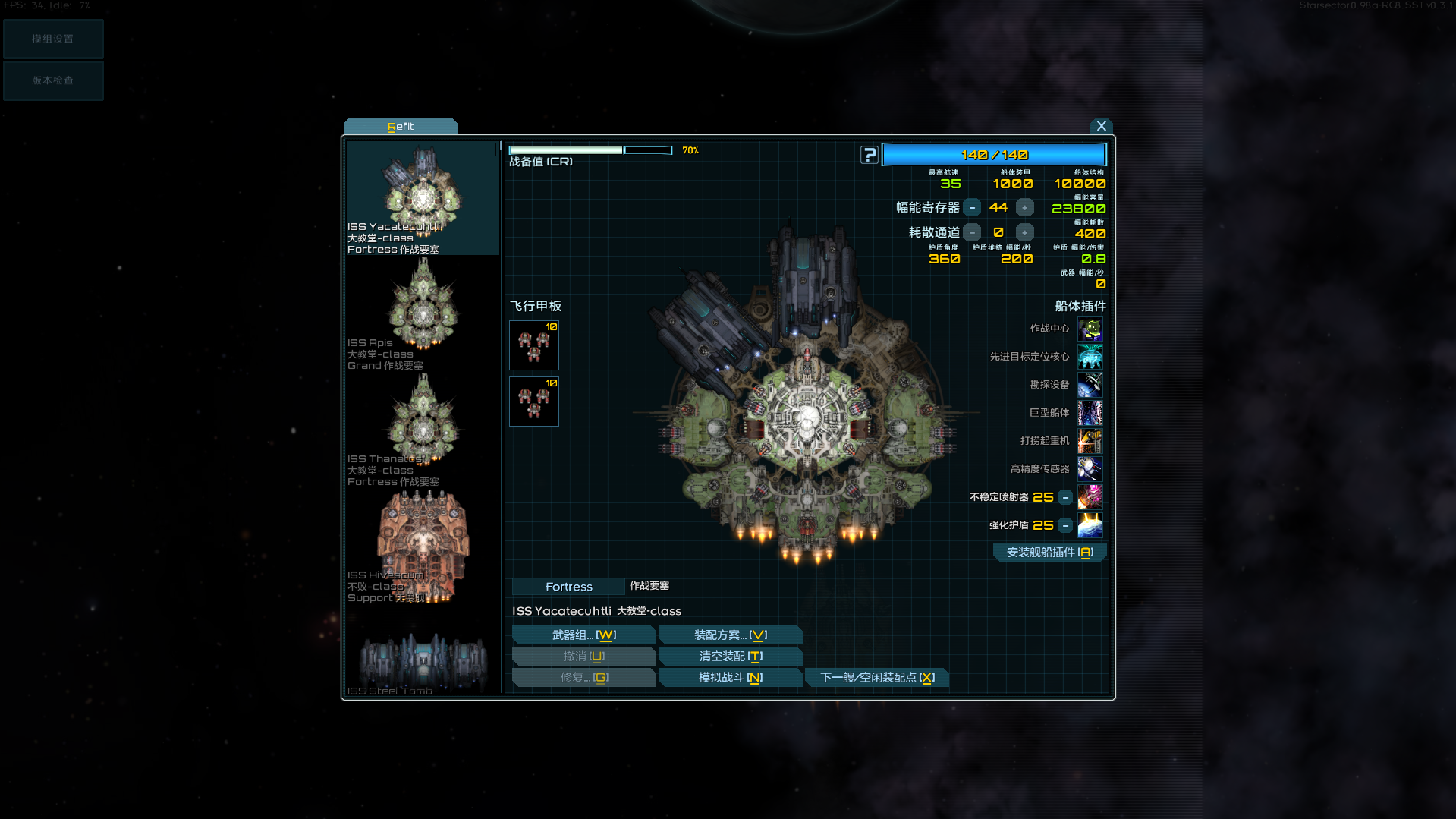Increase 耗散通道 vents with the plus button

pyautogui.click(x=1024, y=232)
